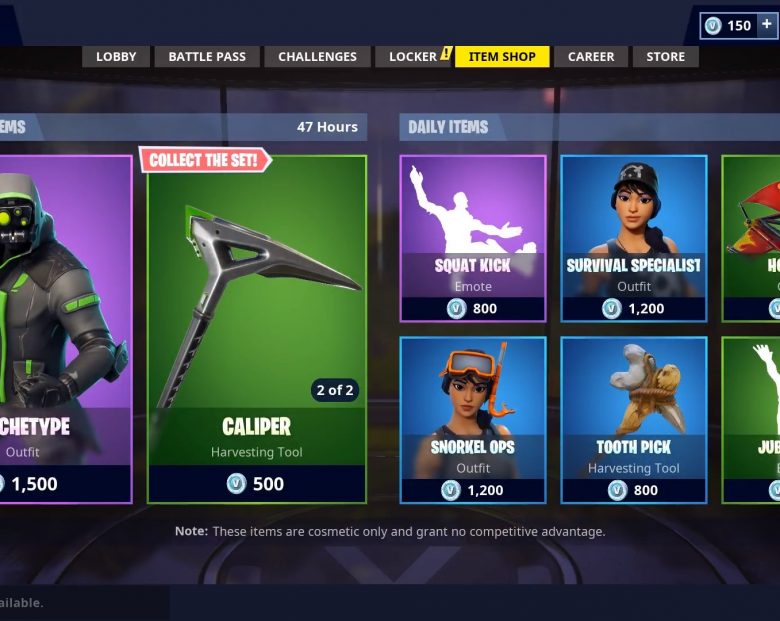Image resolution: width=780 pixels, height=621 pixels.
Task: Select the Squat Kick emote
Action: (473, 238)
